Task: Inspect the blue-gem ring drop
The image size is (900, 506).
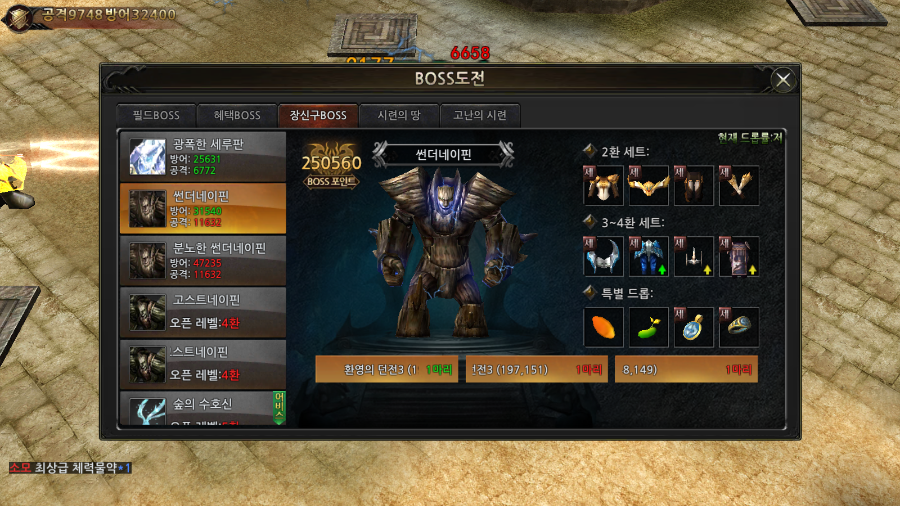Action: [739, 327]
